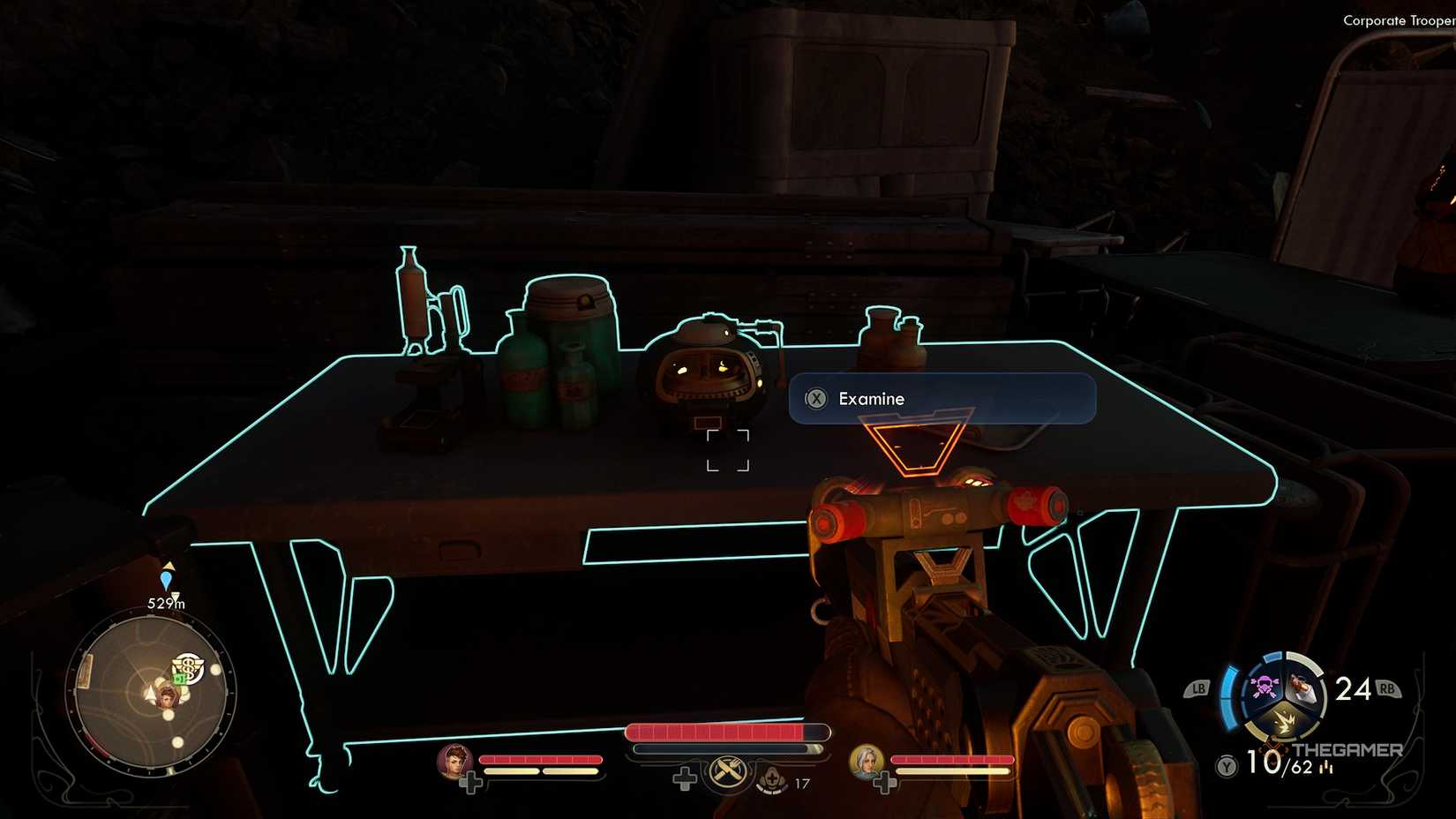Click the RB bumper prompt on the weapon wheel
The width and height of the screenshot is (1456, 819).
[x=1388, y=688]
